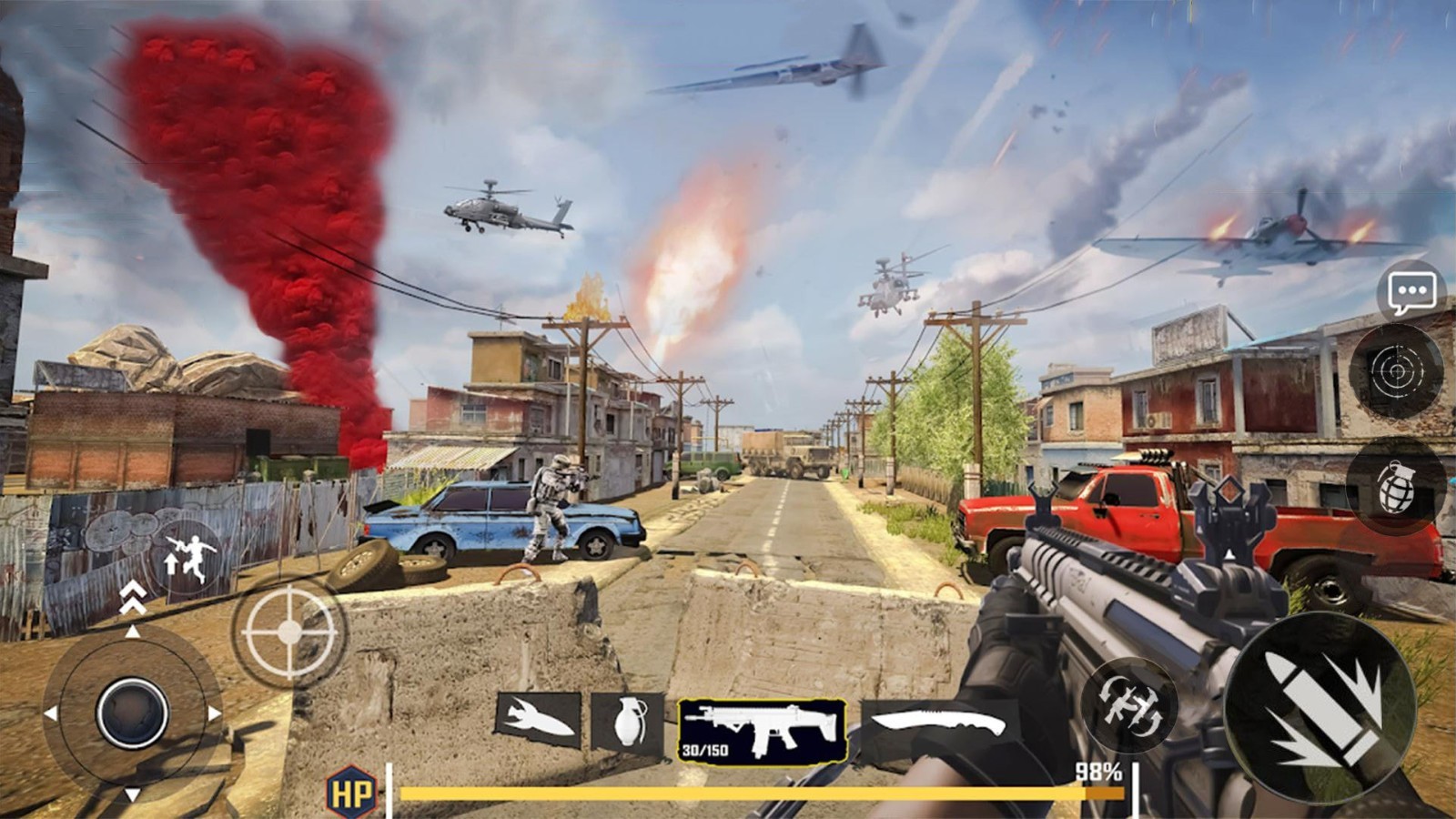
Task: Fire weapon using the bullet button
Action: click(1320, 710)
